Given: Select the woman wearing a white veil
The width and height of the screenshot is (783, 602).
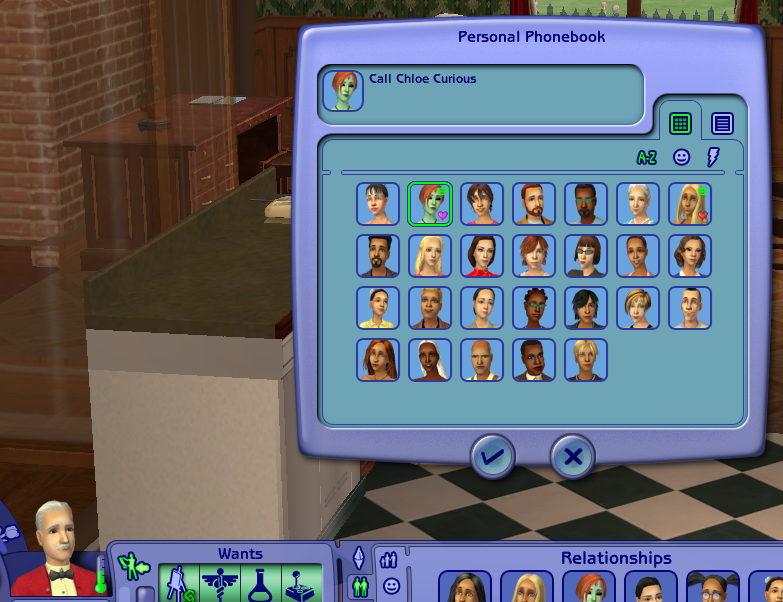Looking at the screenshot, I should coord(430,360).
